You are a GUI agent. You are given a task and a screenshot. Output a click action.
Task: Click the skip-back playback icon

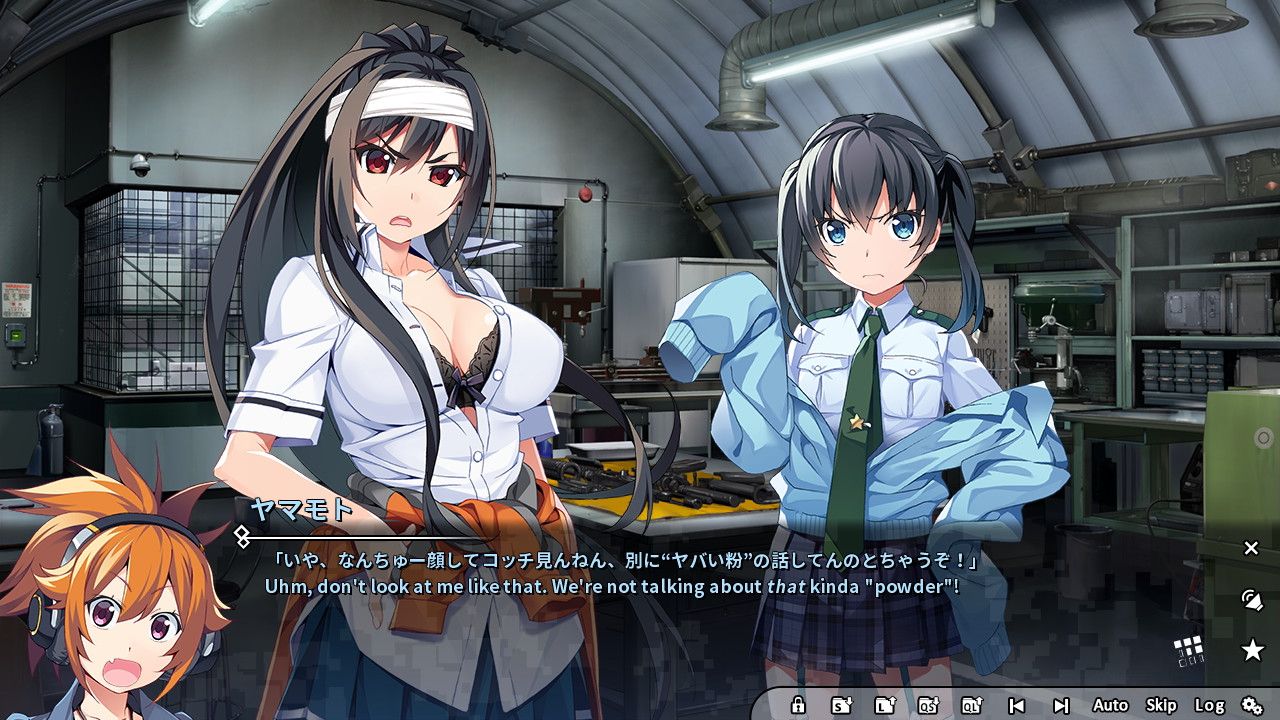point(1016,706)
